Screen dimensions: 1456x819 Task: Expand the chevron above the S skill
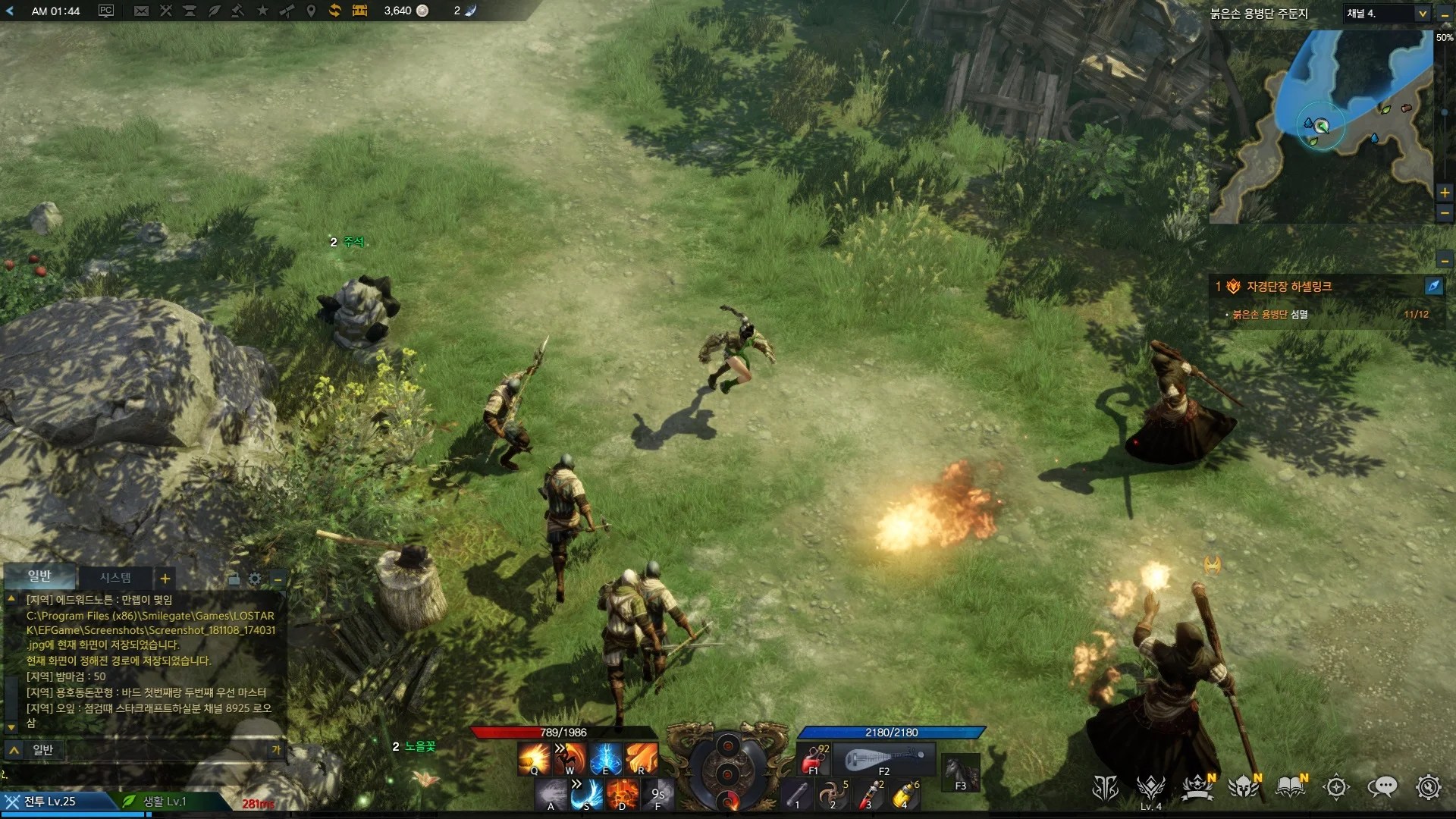tap(576, 784)
